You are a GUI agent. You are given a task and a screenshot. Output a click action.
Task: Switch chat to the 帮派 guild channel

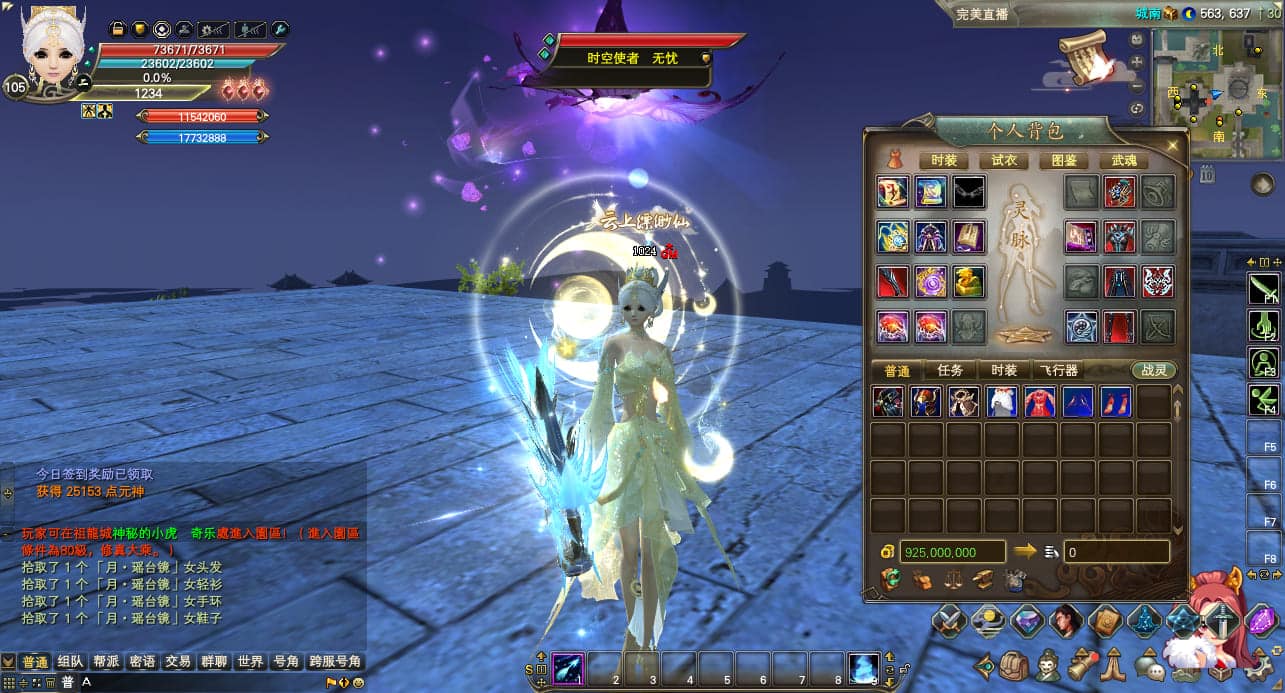point(106,662)
